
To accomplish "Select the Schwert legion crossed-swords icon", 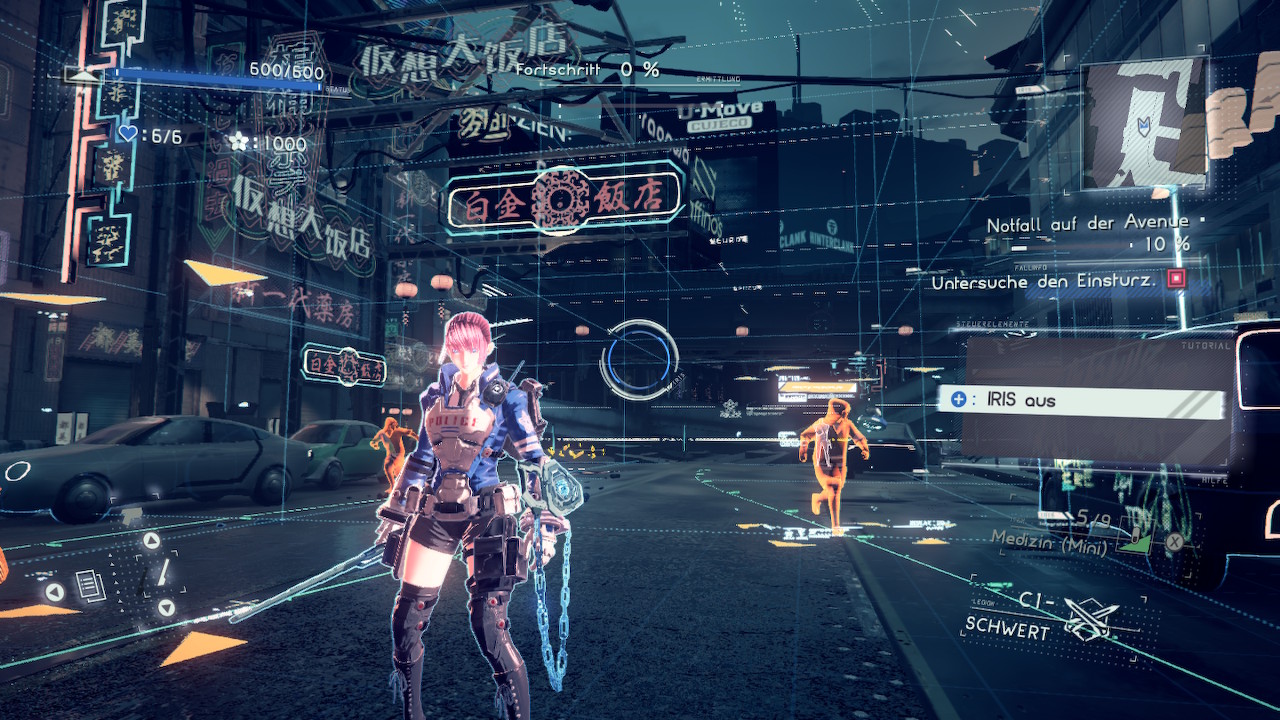I will pyautogui.click(x=1089, y=618).
